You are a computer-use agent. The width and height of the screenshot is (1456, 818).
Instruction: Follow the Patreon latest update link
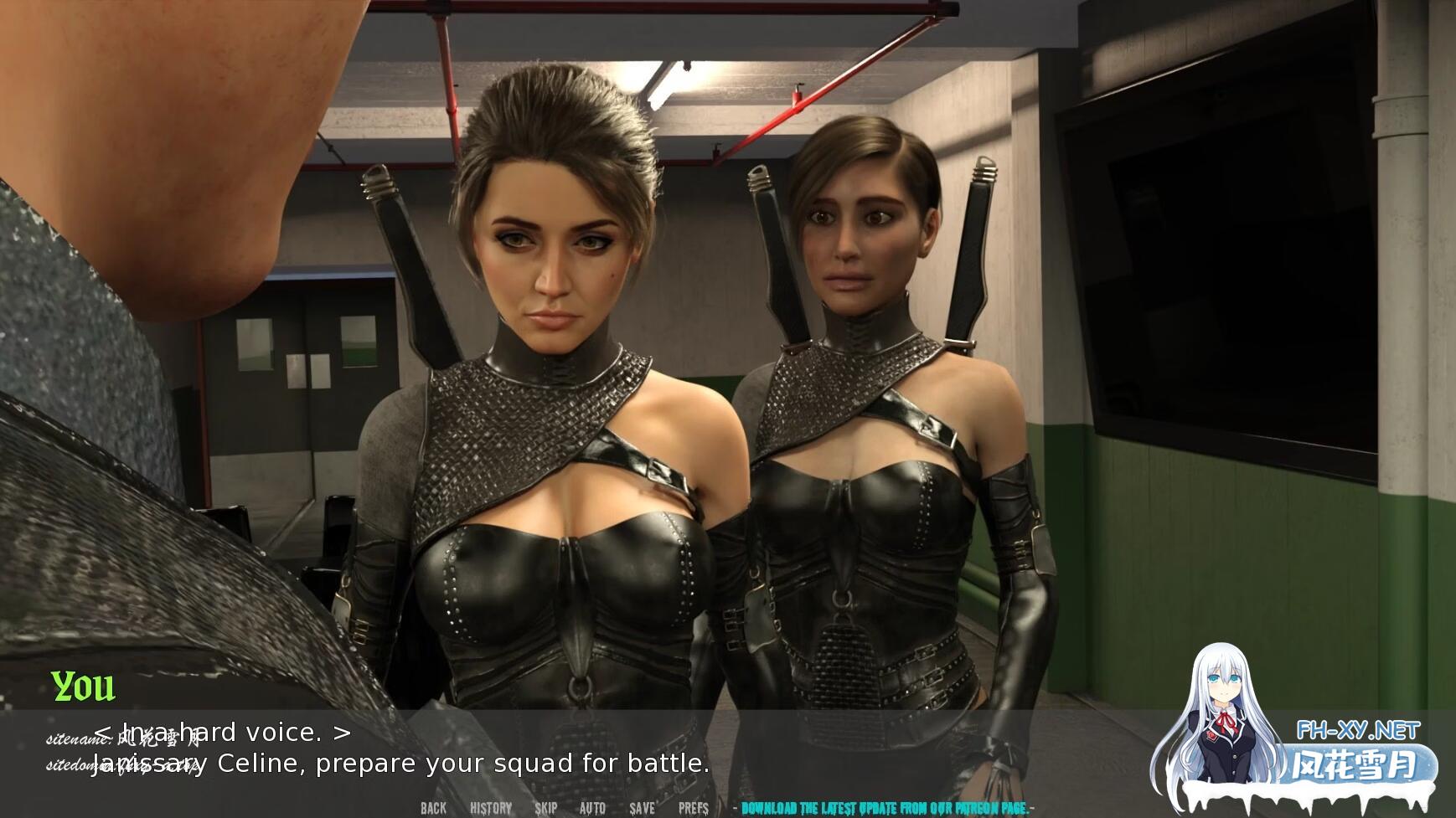point(887,808)
